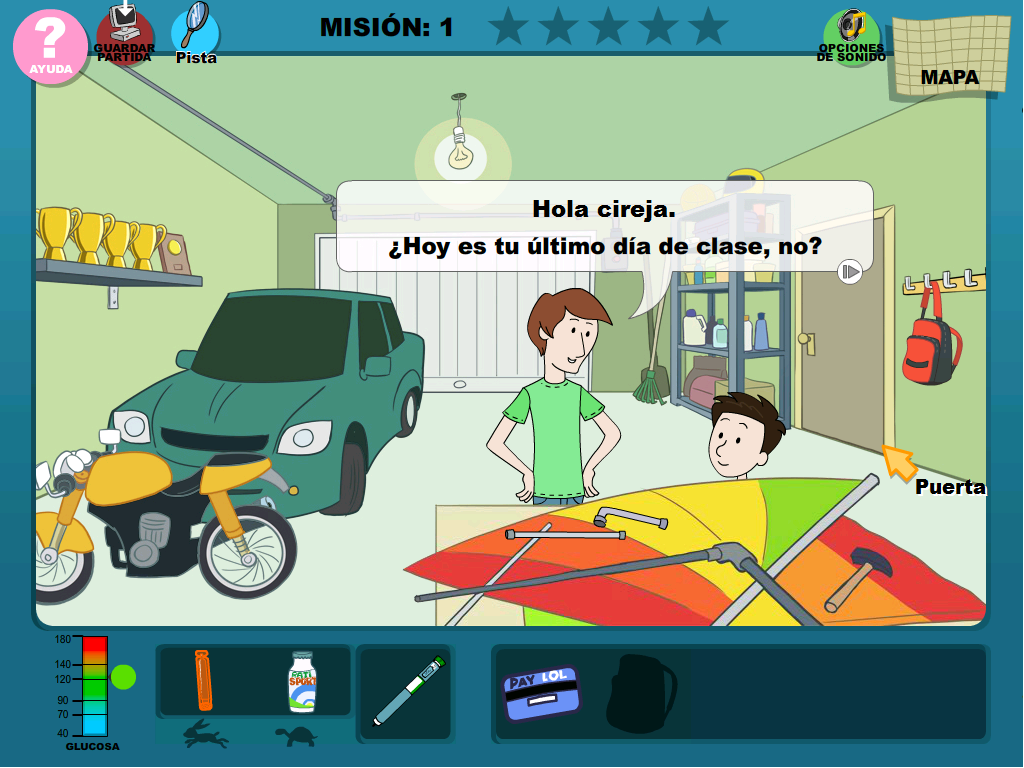Image resolution: width=1024 pixels, height=768 pixels.
Task: Click the dark backpack silhouette slot
Action: tap(641, 693)
